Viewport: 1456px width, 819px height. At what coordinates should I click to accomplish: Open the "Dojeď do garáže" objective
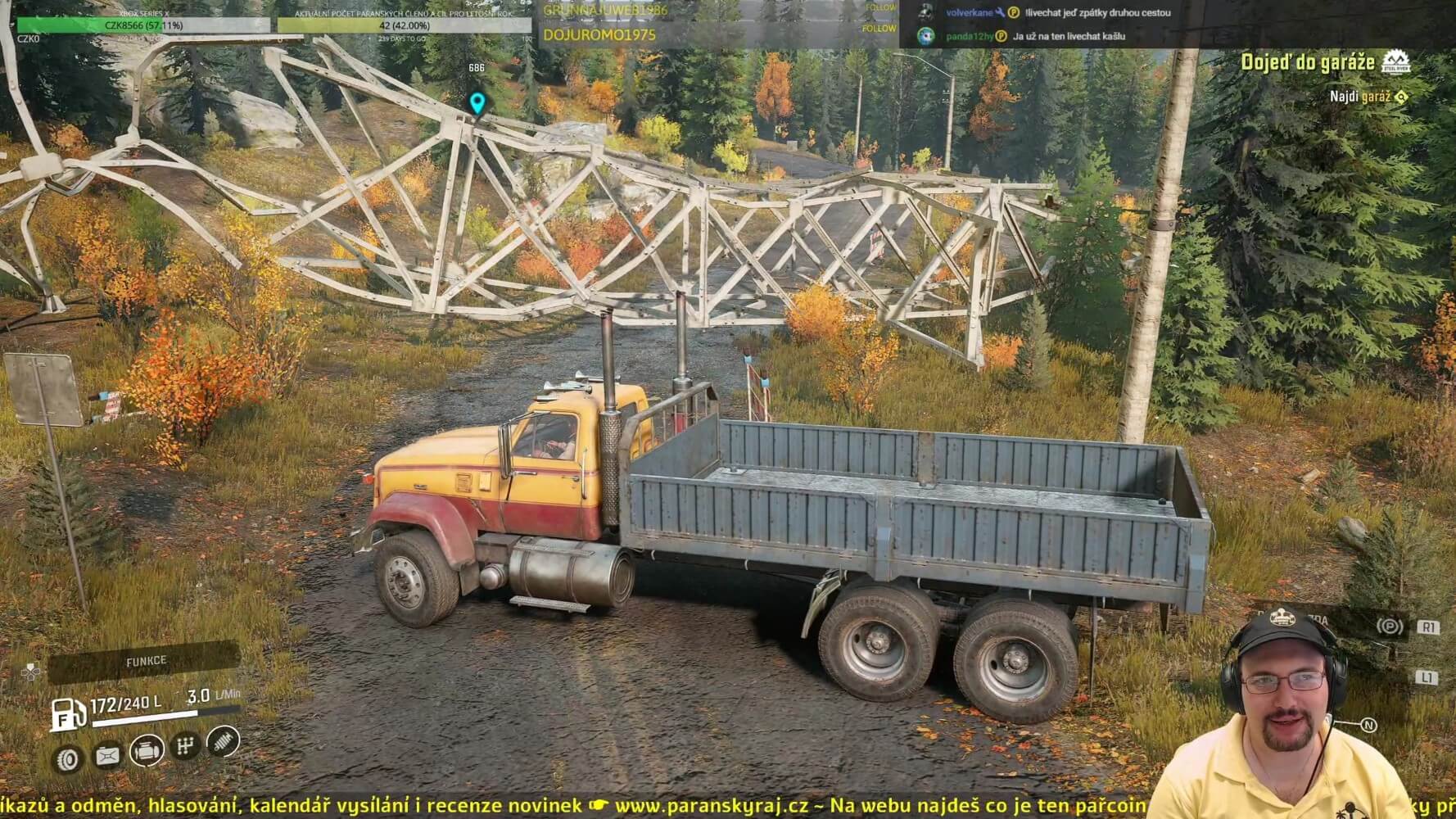tap(1307, 62)
